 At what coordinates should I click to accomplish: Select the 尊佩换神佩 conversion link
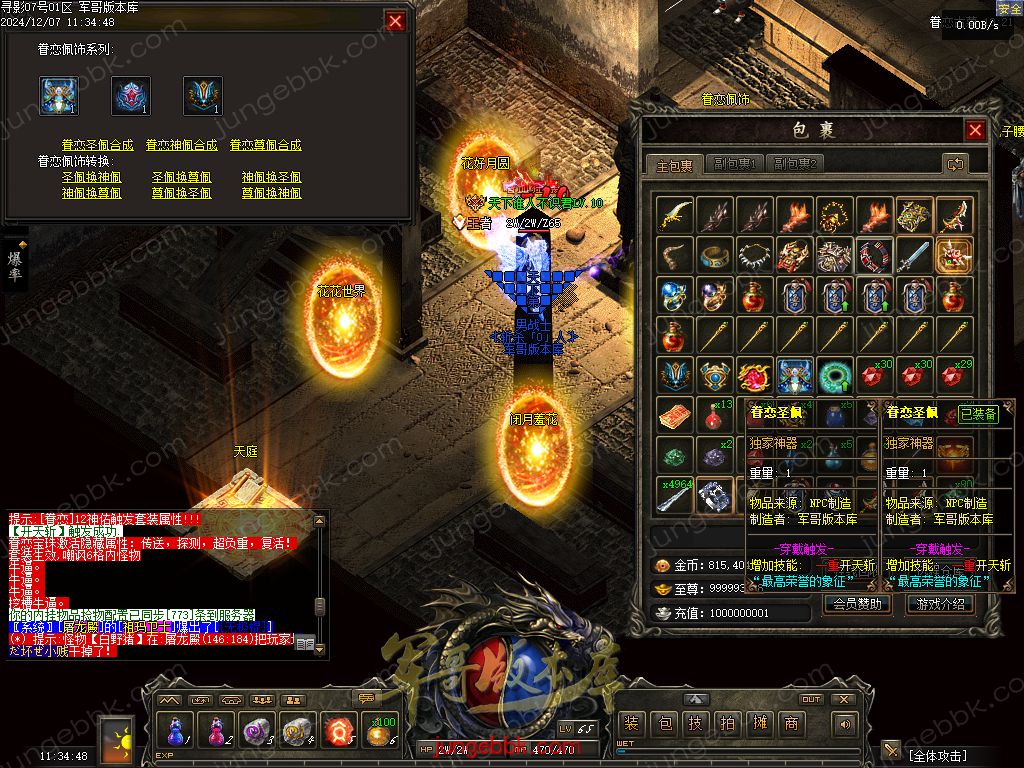coord(272,193)
